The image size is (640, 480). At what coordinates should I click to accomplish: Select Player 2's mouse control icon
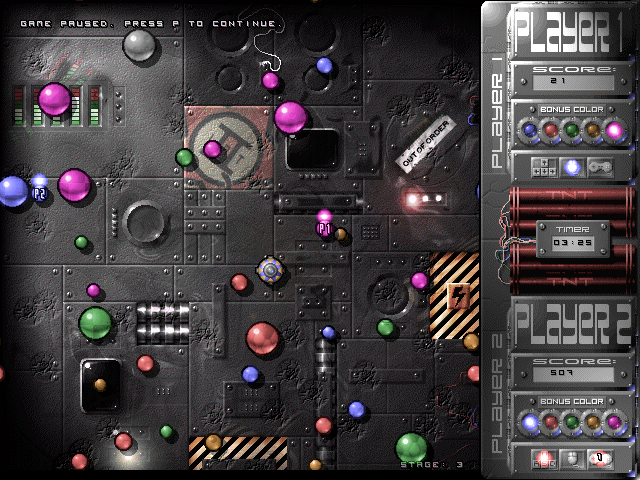[572, 459]
